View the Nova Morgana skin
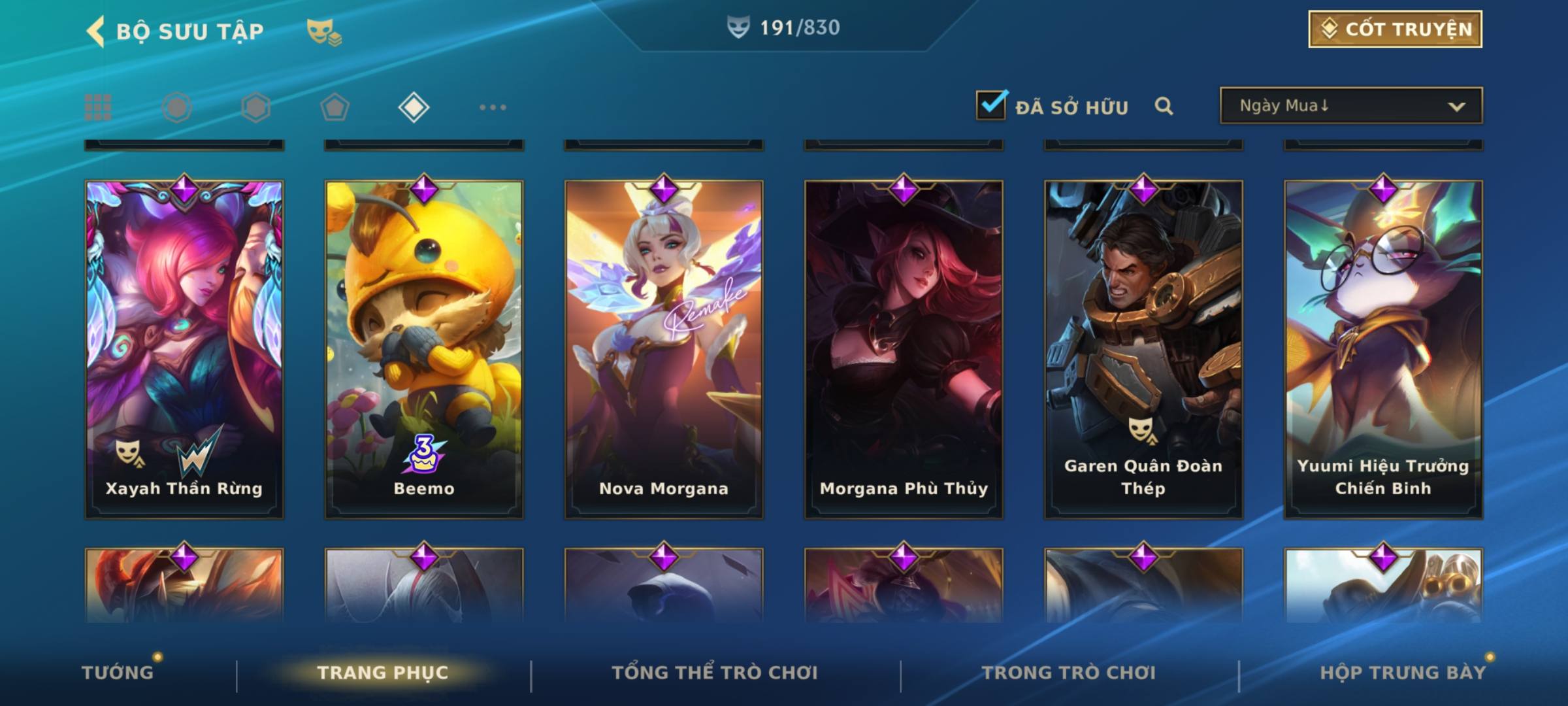The width and height of the screenshot is (1568, 706). click(664, 350)
